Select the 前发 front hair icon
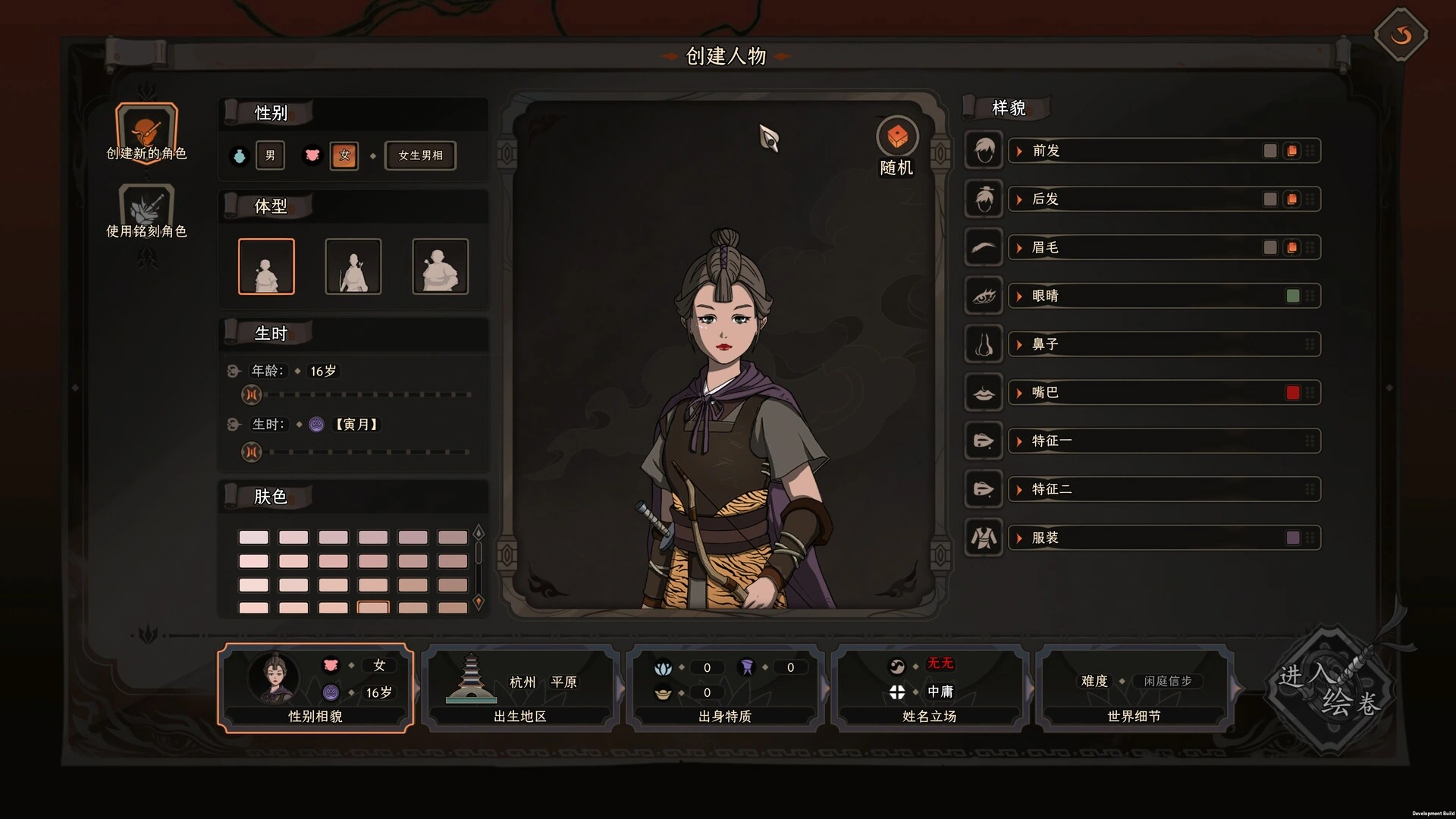The image size is (1456, 819). click(x=983, y=150)
